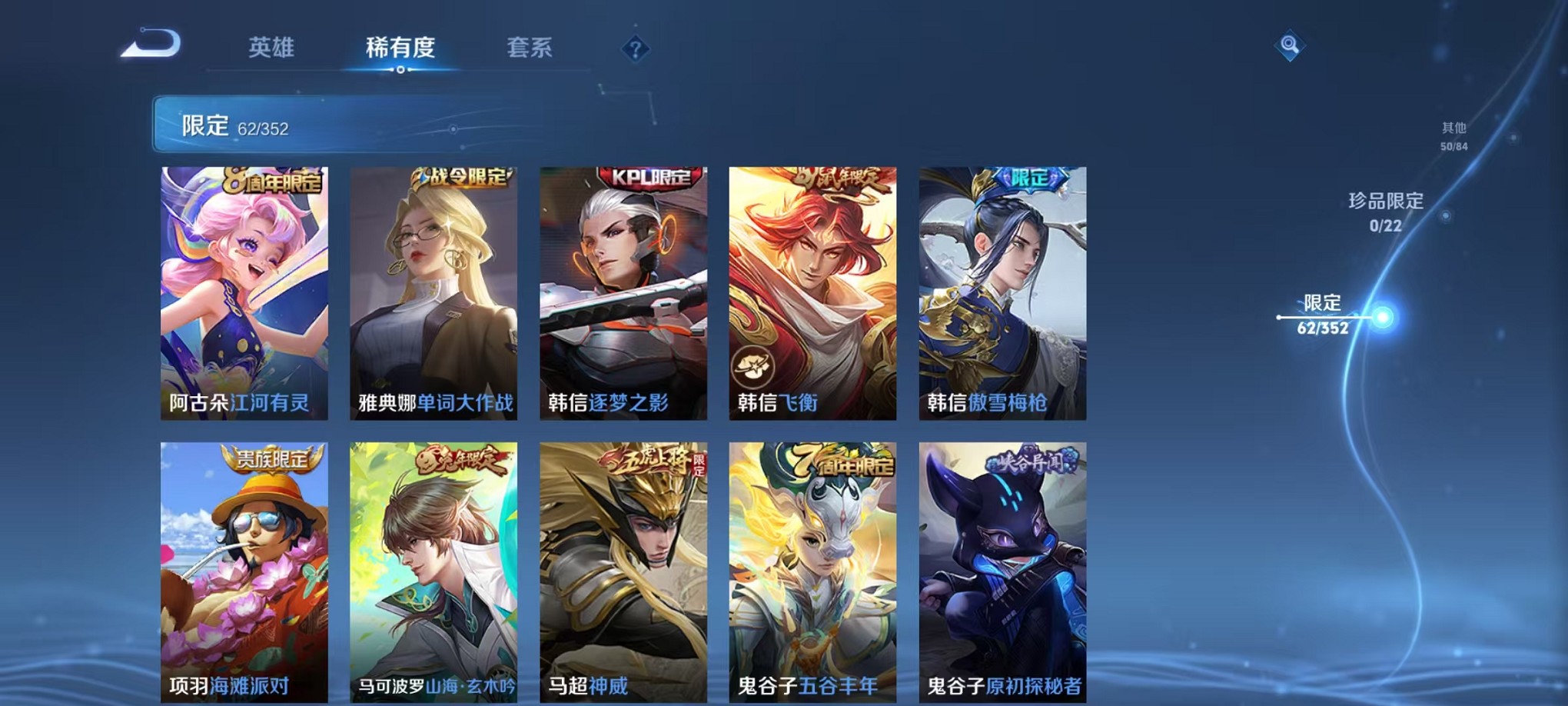The width and height of the screenshot is (1568, 706).
Task: Switch to the 英雄 tab
Action: coord(272,48)
